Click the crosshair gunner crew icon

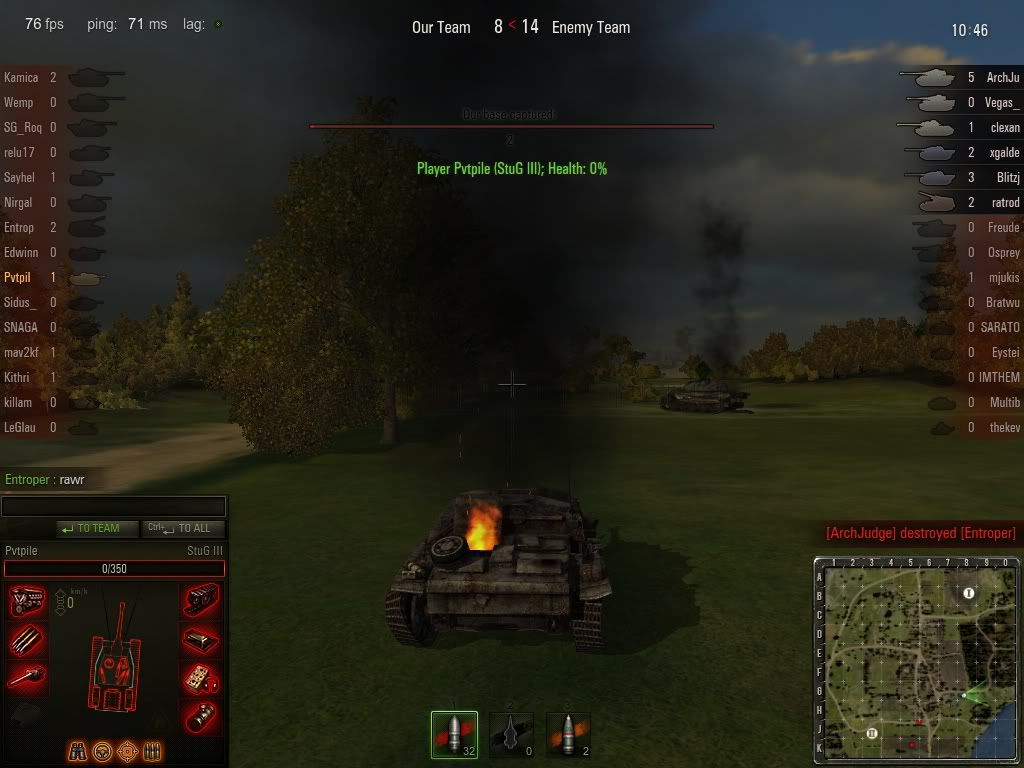(127, 750)
